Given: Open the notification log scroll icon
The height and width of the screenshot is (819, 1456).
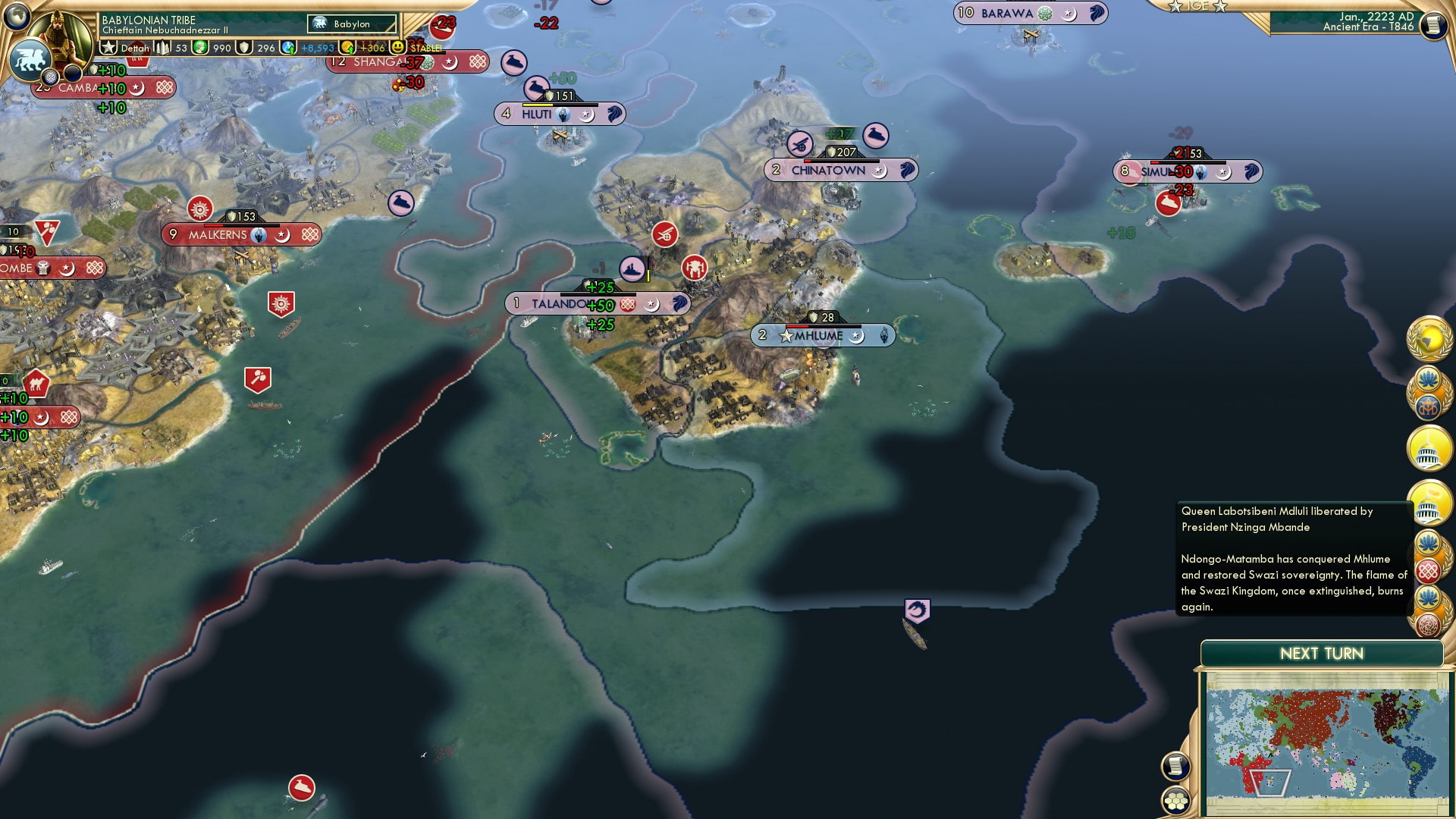Looking at the screenshot, I should tap(1175, 764).
